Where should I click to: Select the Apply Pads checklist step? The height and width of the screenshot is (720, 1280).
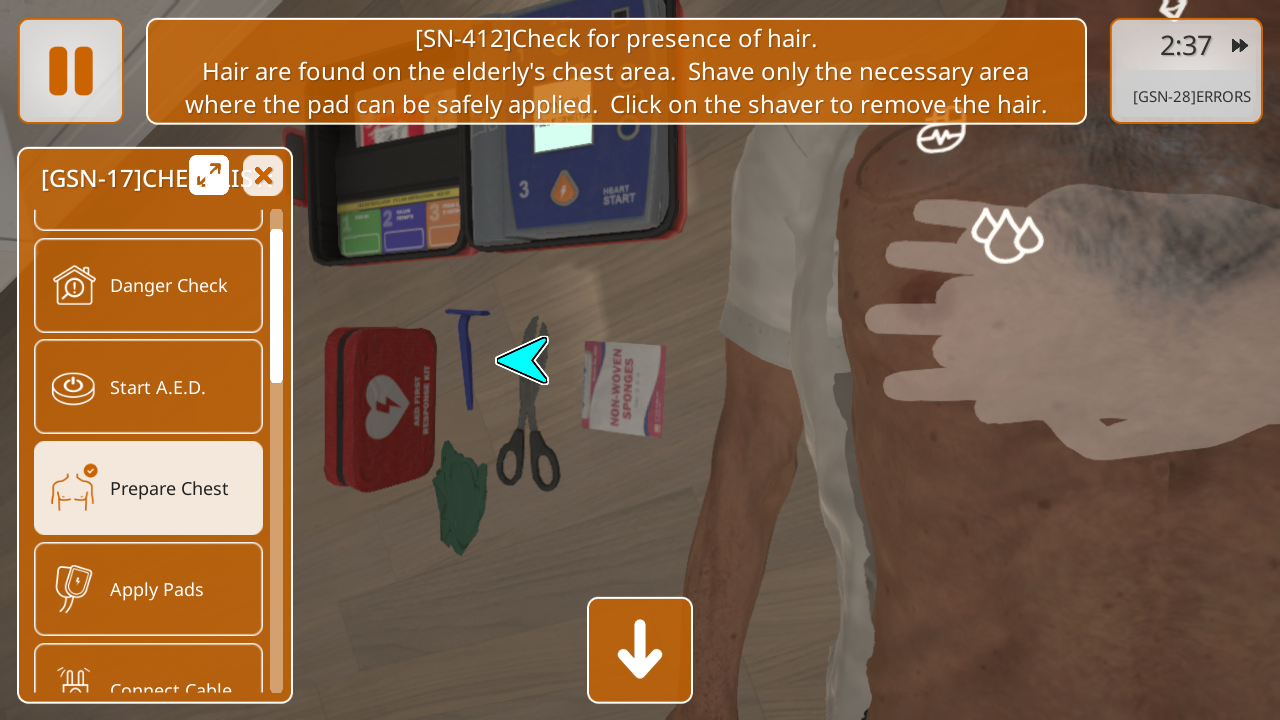coord(149,589)
